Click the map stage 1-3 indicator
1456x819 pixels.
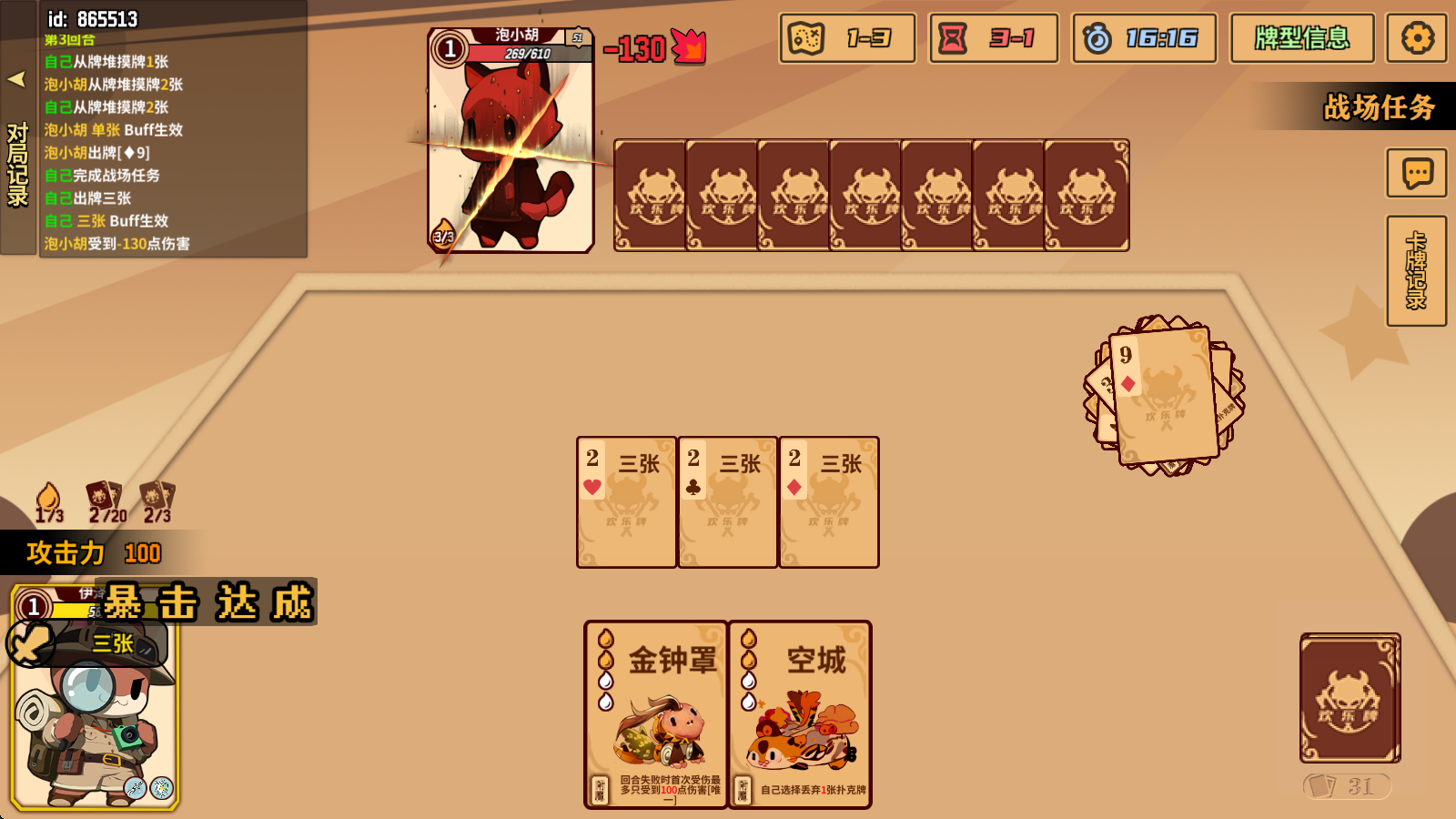click(x=846, y=38)
